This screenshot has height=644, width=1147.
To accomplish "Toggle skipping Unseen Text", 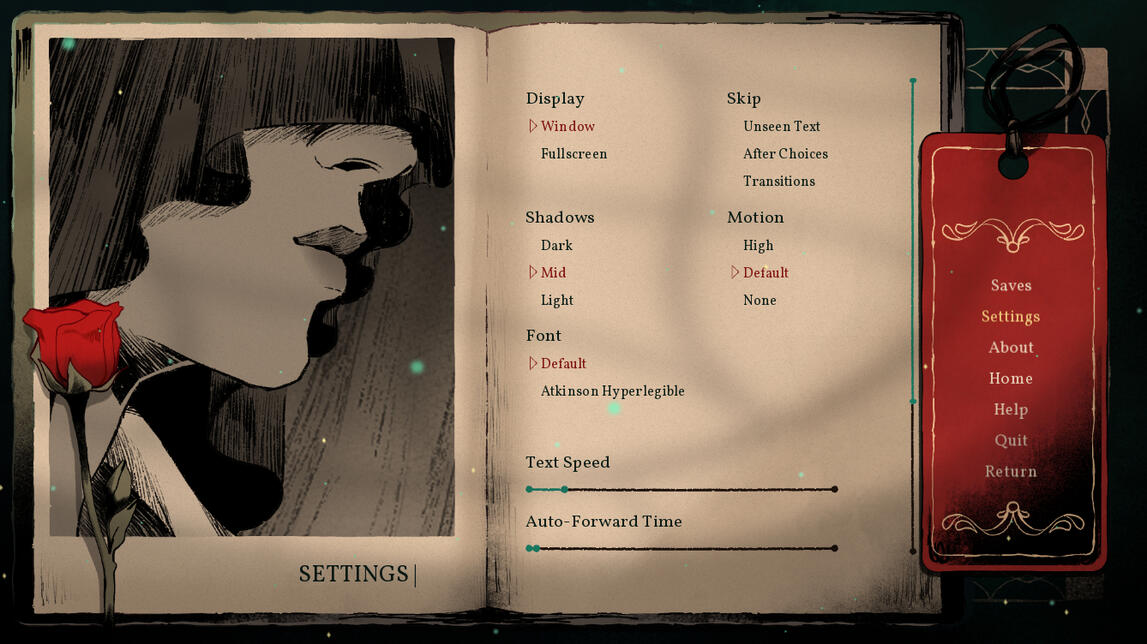I will [781, 127].
